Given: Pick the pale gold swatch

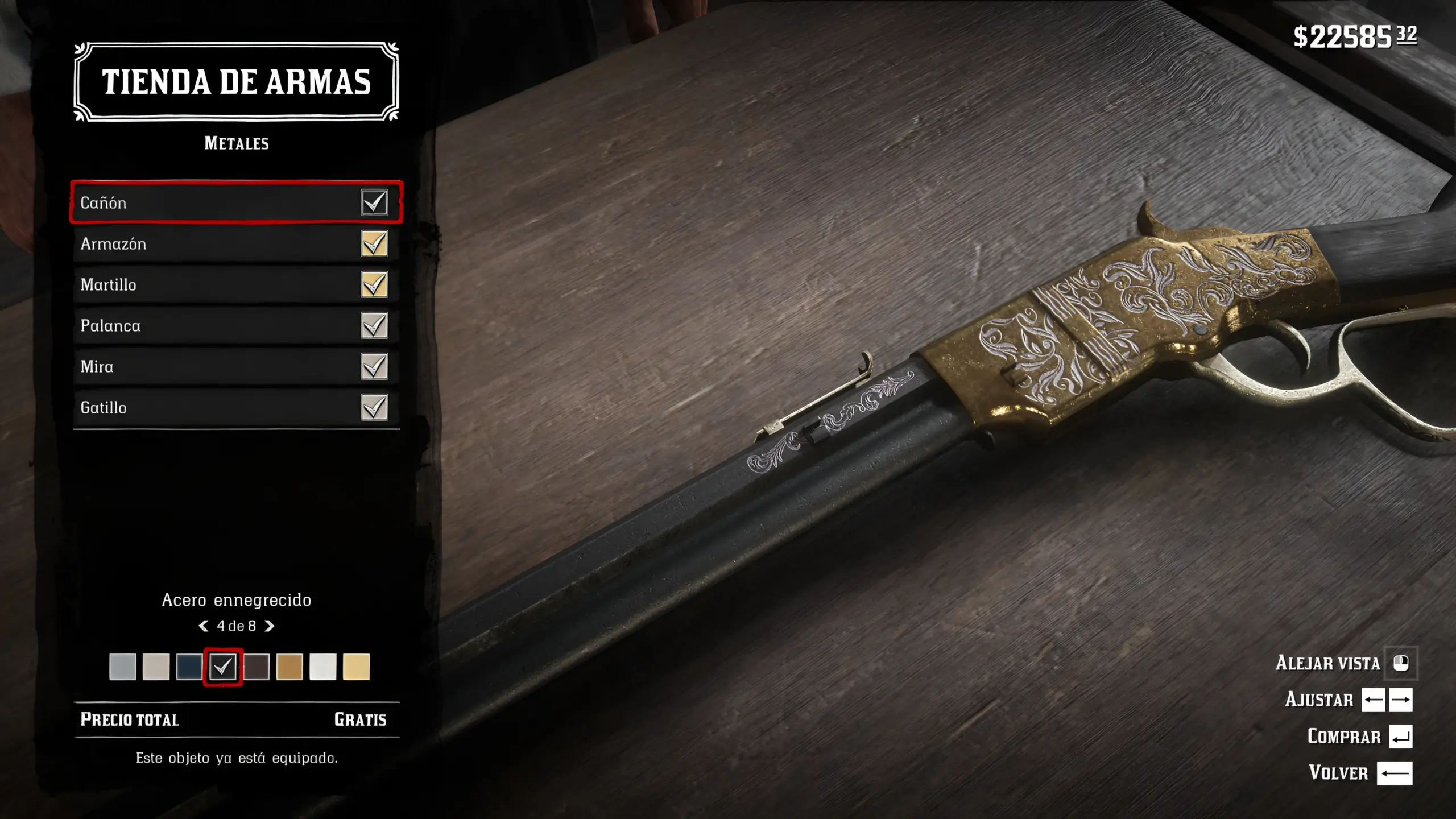Looking at the screenshot, I should pyautogui.click(x=356, y=667).
